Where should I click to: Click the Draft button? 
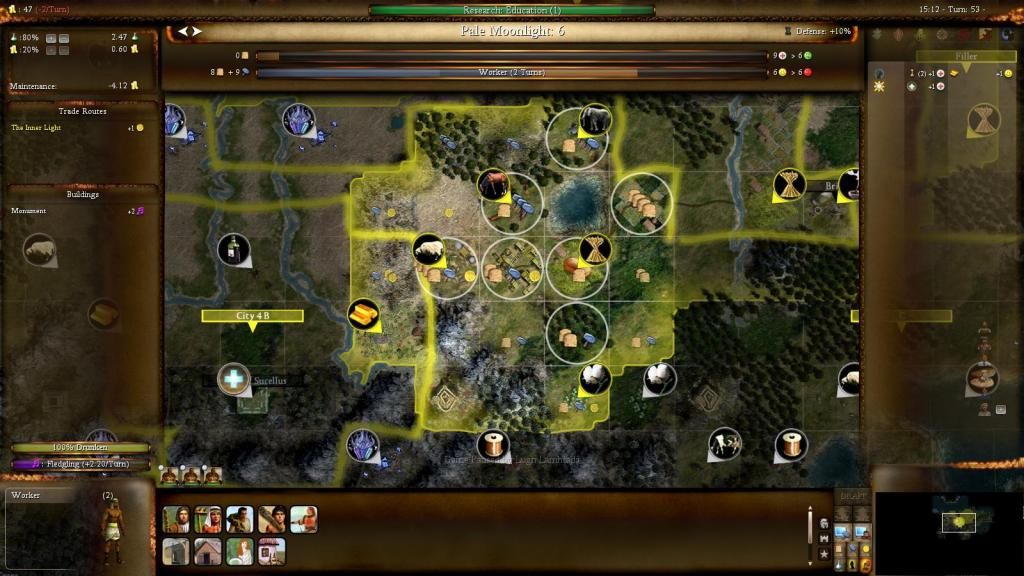[851, 496]
